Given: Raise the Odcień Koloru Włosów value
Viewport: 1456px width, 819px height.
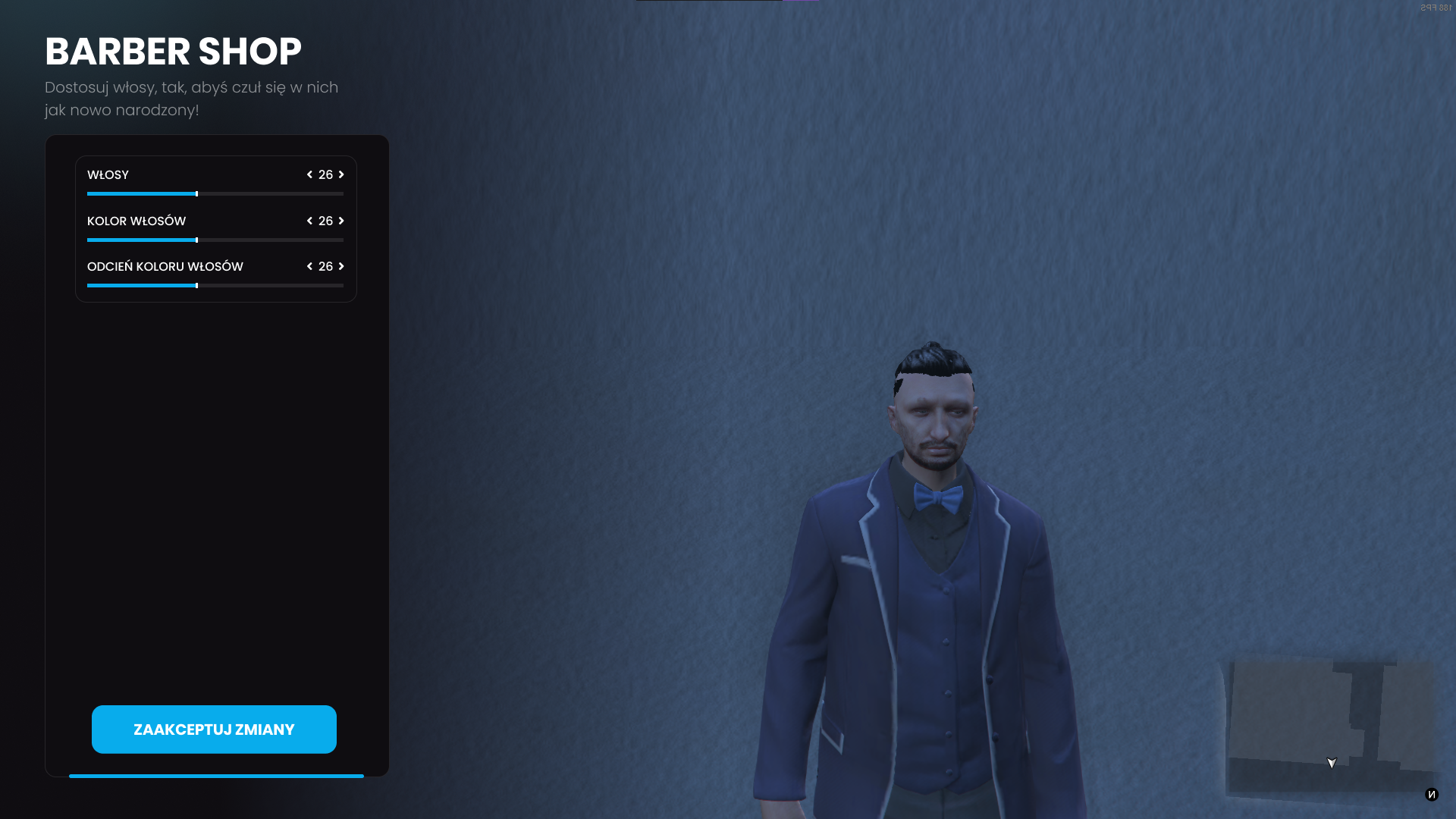Looking at the screenshot, I should 341,267.
